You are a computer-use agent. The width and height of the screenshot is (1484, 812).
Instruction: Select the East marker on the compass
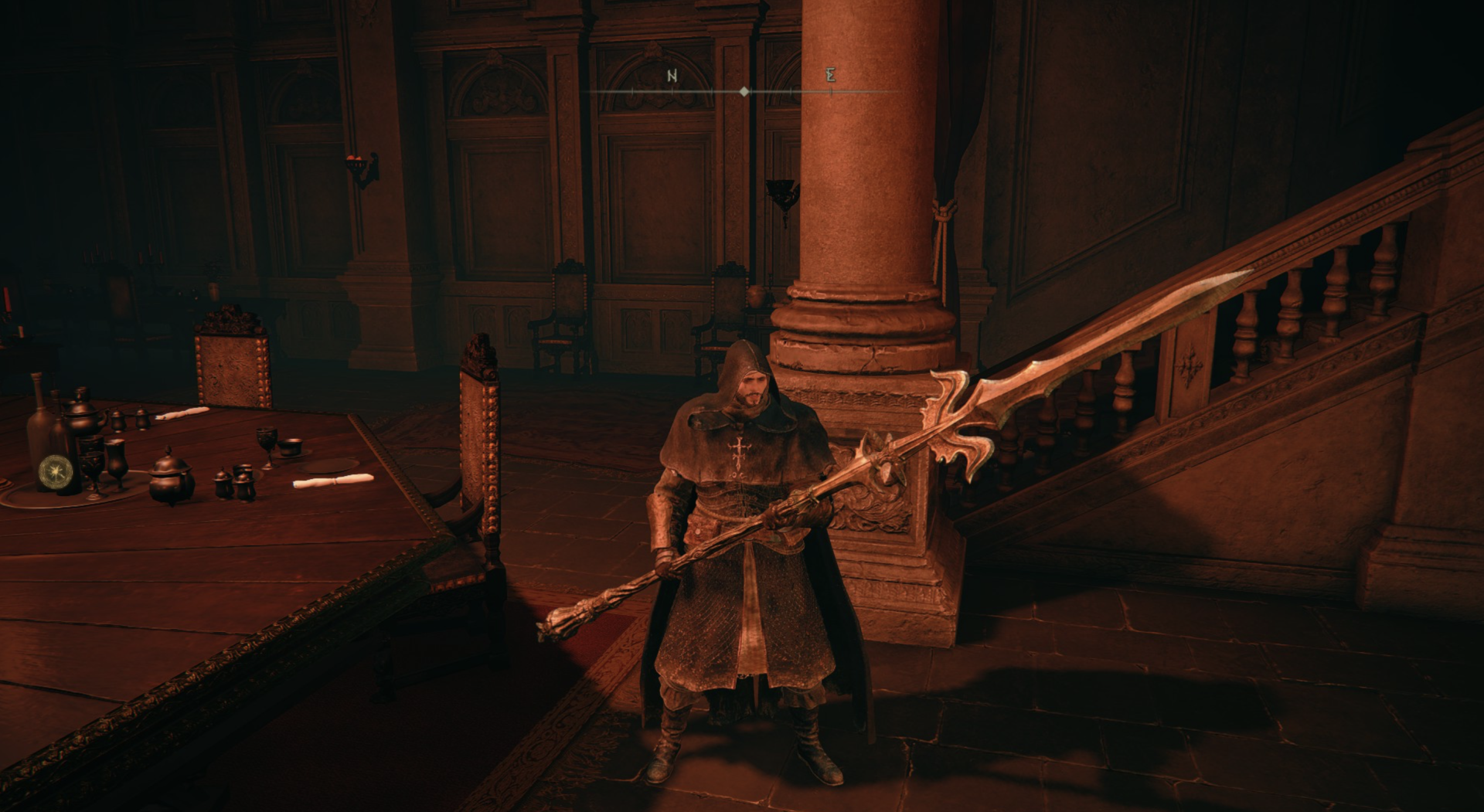click(830, 75)
